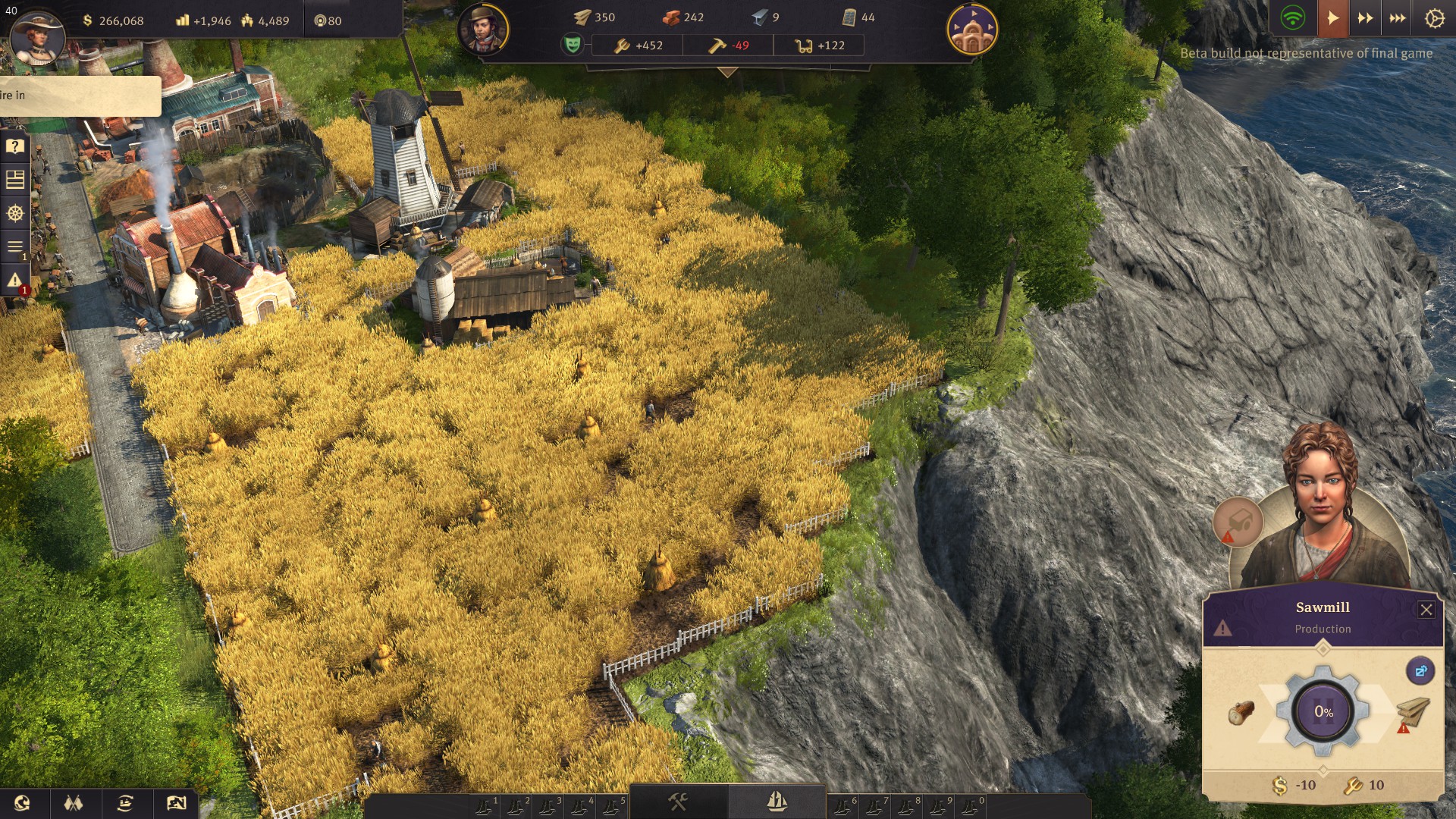1456x819 pixels.
Task: Close the Sawmill production panel
Action: pos(1426,610)
